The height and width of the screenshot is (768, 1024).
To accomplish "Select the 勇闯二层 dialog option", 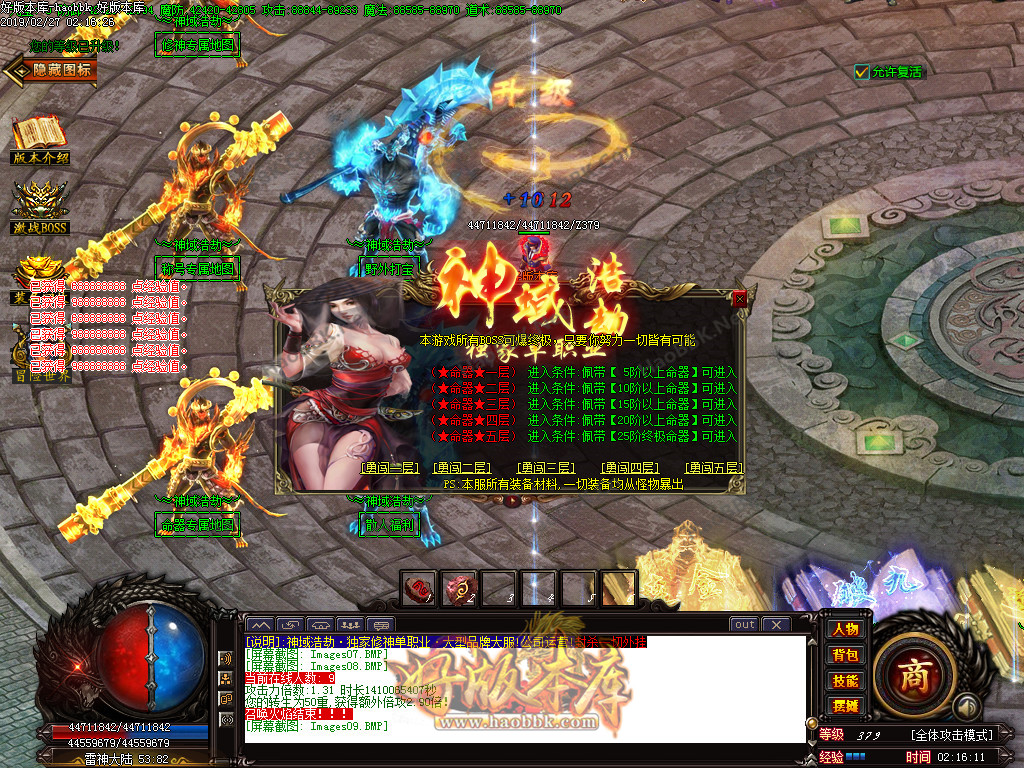I will point(462,467).
